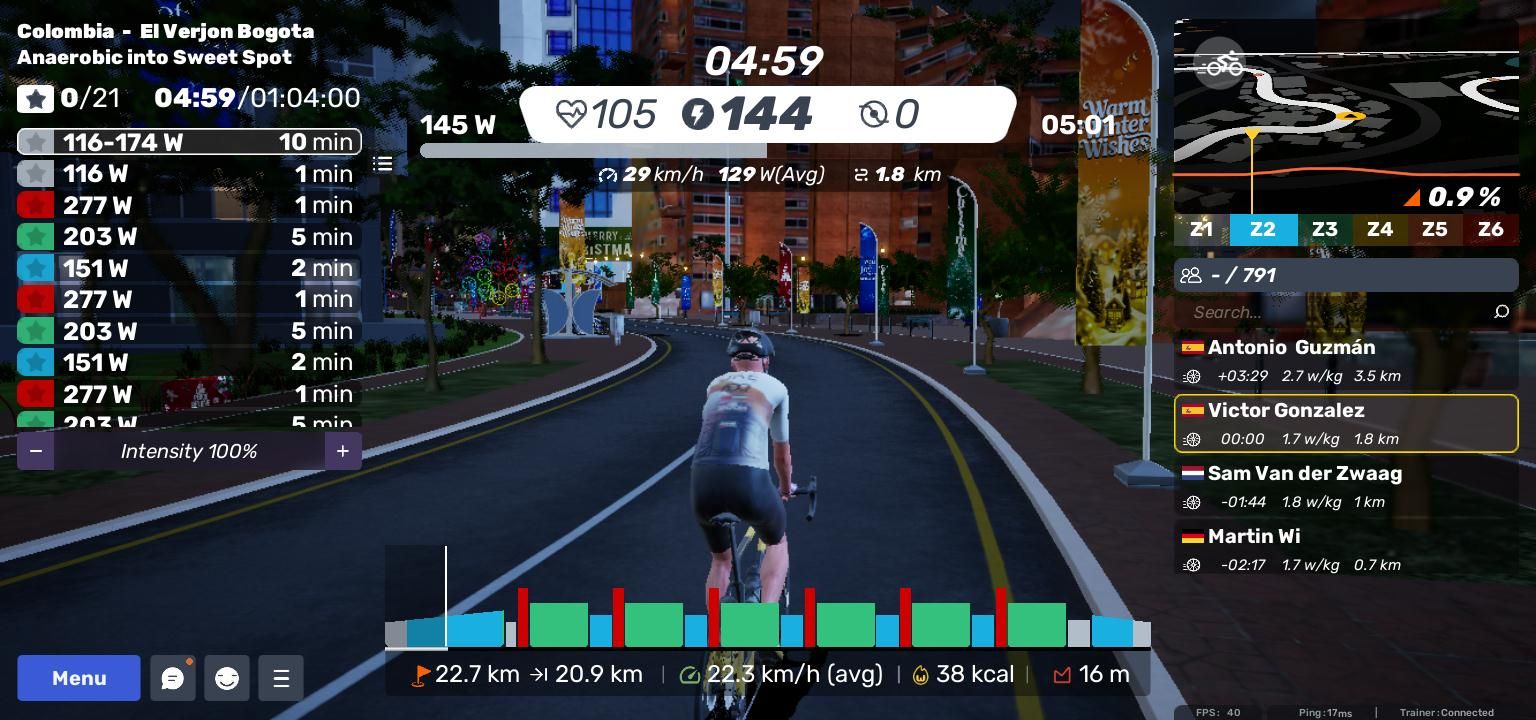Select the Z2 power zone
The image size is (1536, 720).
click(1263, 229)
